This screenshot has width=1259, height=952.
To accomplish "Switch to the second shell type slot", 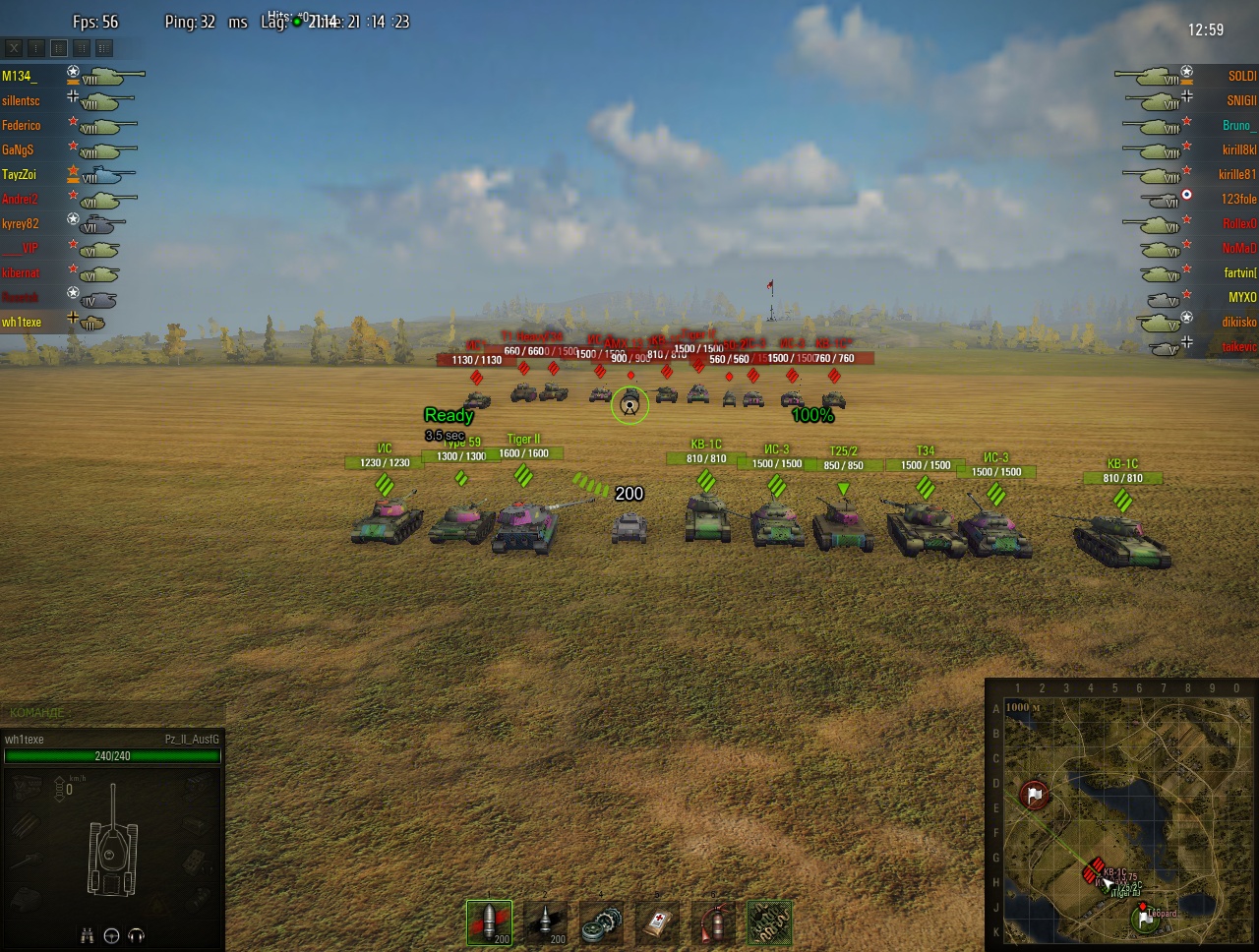I will coord(546,923).
